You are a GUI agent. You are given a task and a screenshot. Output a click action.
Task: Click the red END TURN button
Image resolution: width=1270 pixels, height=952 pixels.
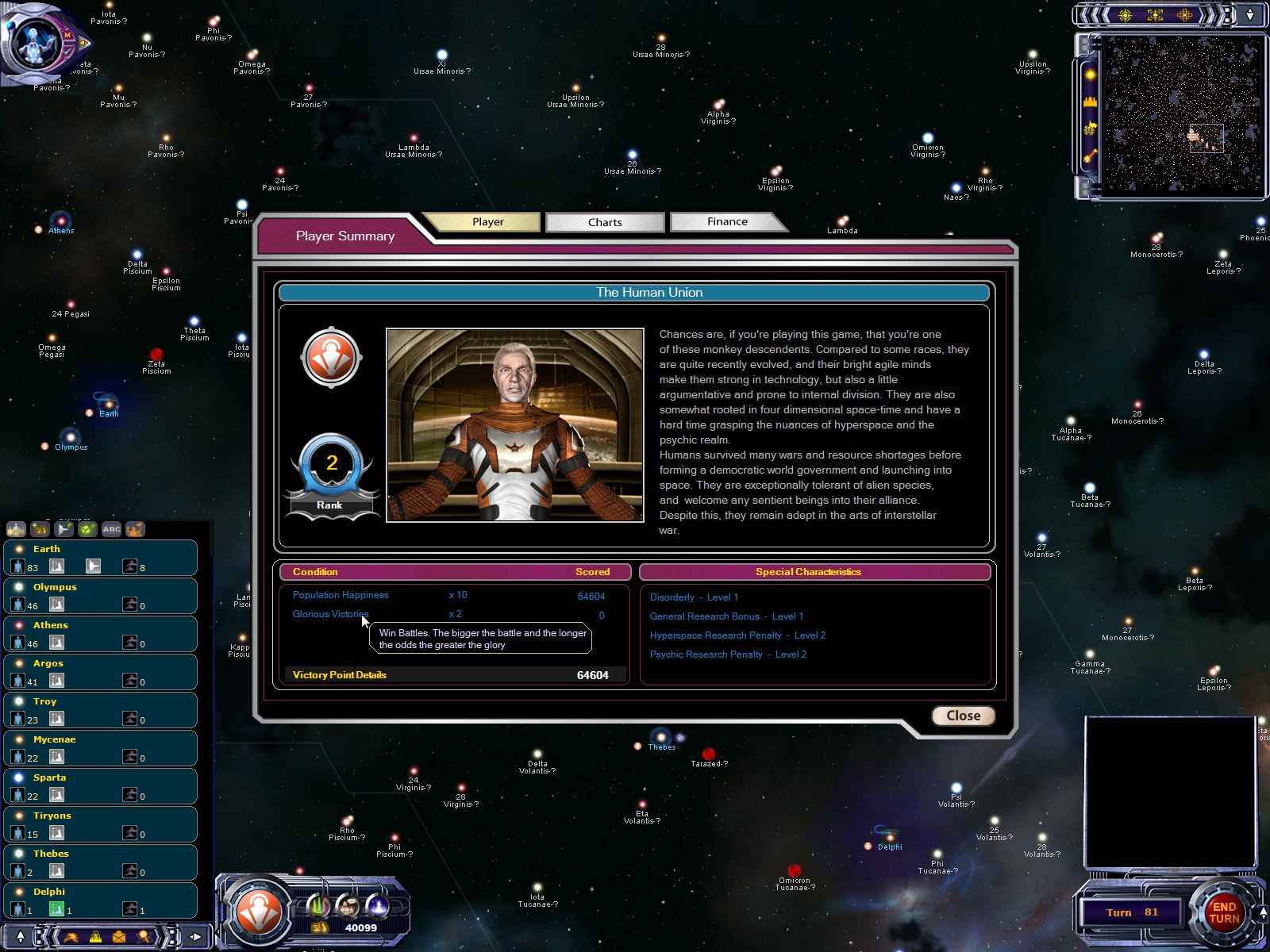(x=1223, y=912)
